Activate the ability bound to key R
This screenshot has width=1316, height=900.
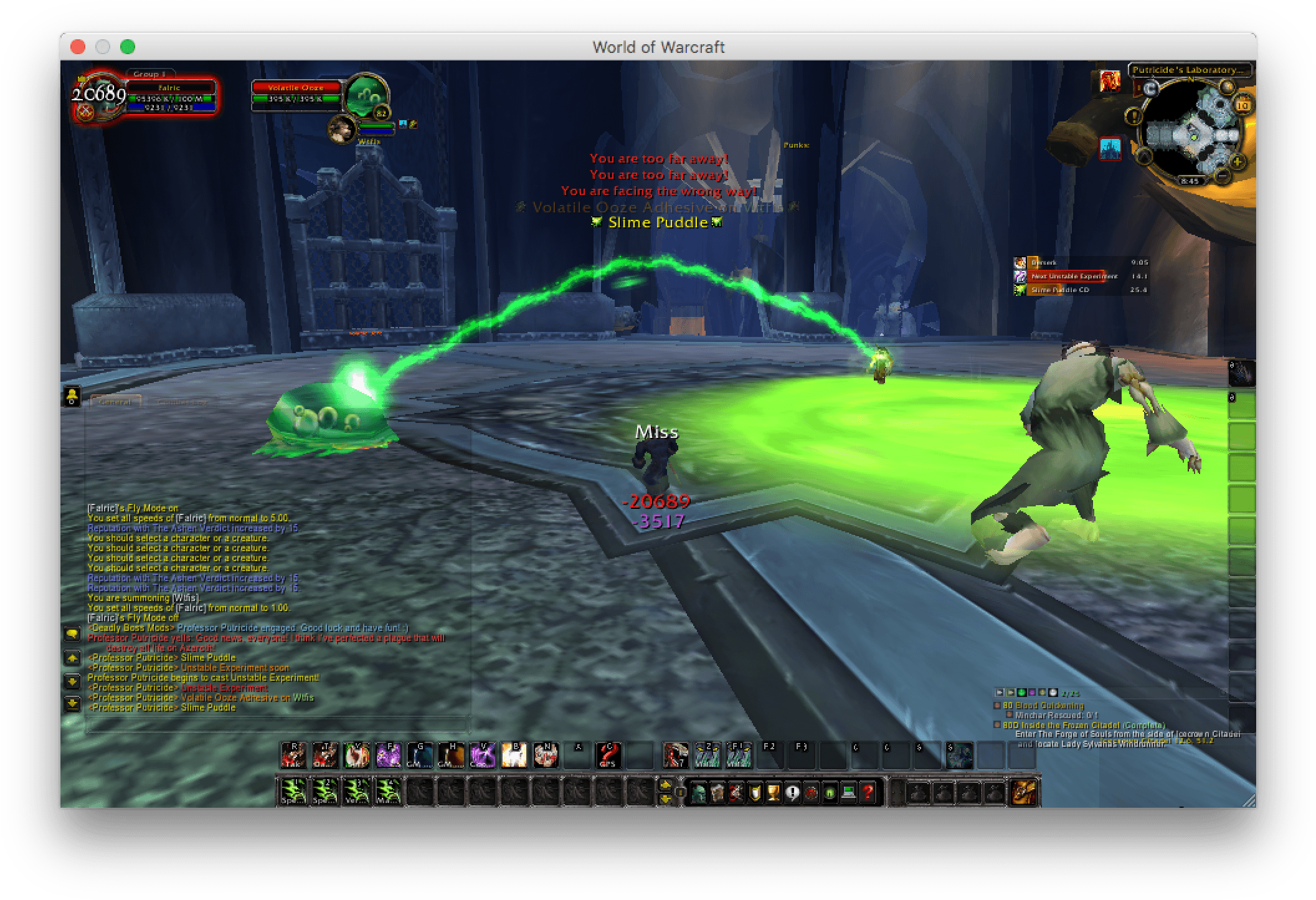[x=293, y=756]
